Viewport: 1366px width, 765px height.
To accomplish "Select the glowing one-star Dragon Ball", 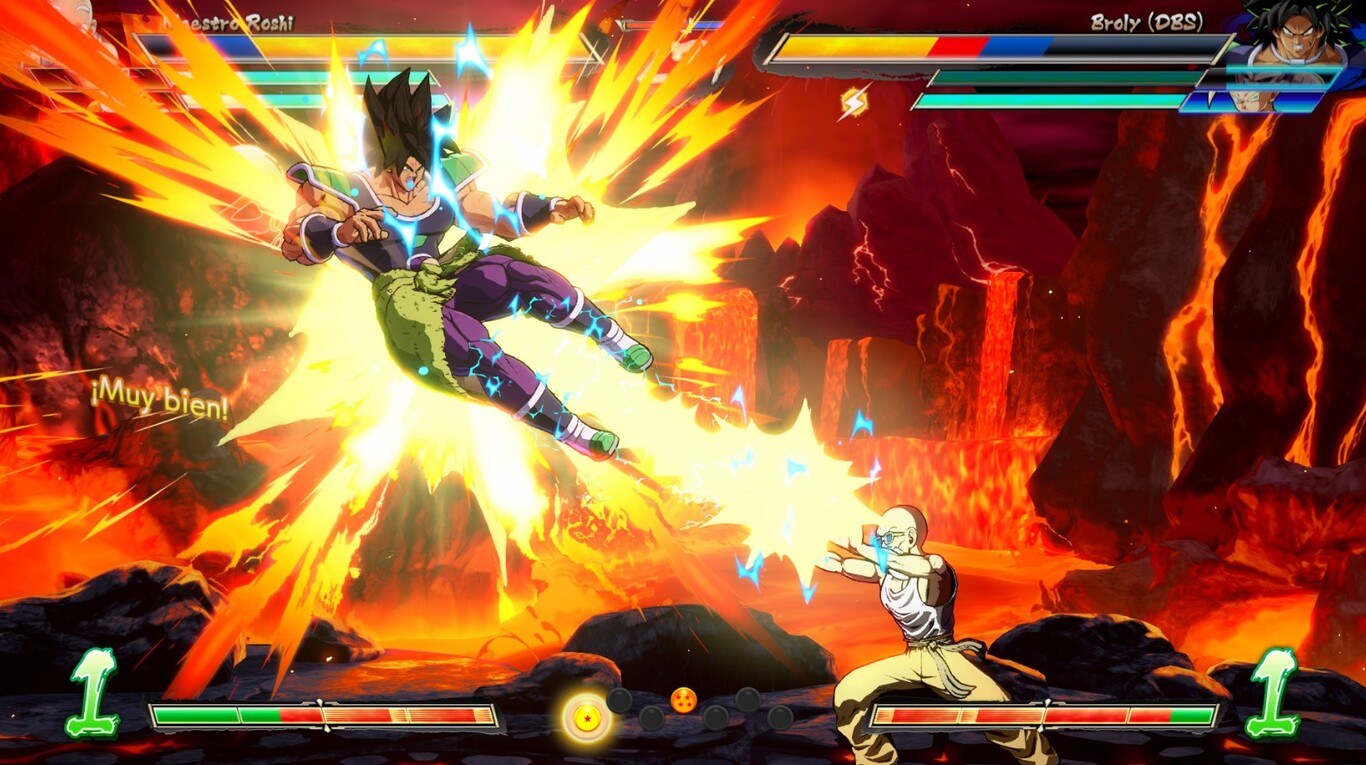I will pyautogui.click(x=586, y=718).
